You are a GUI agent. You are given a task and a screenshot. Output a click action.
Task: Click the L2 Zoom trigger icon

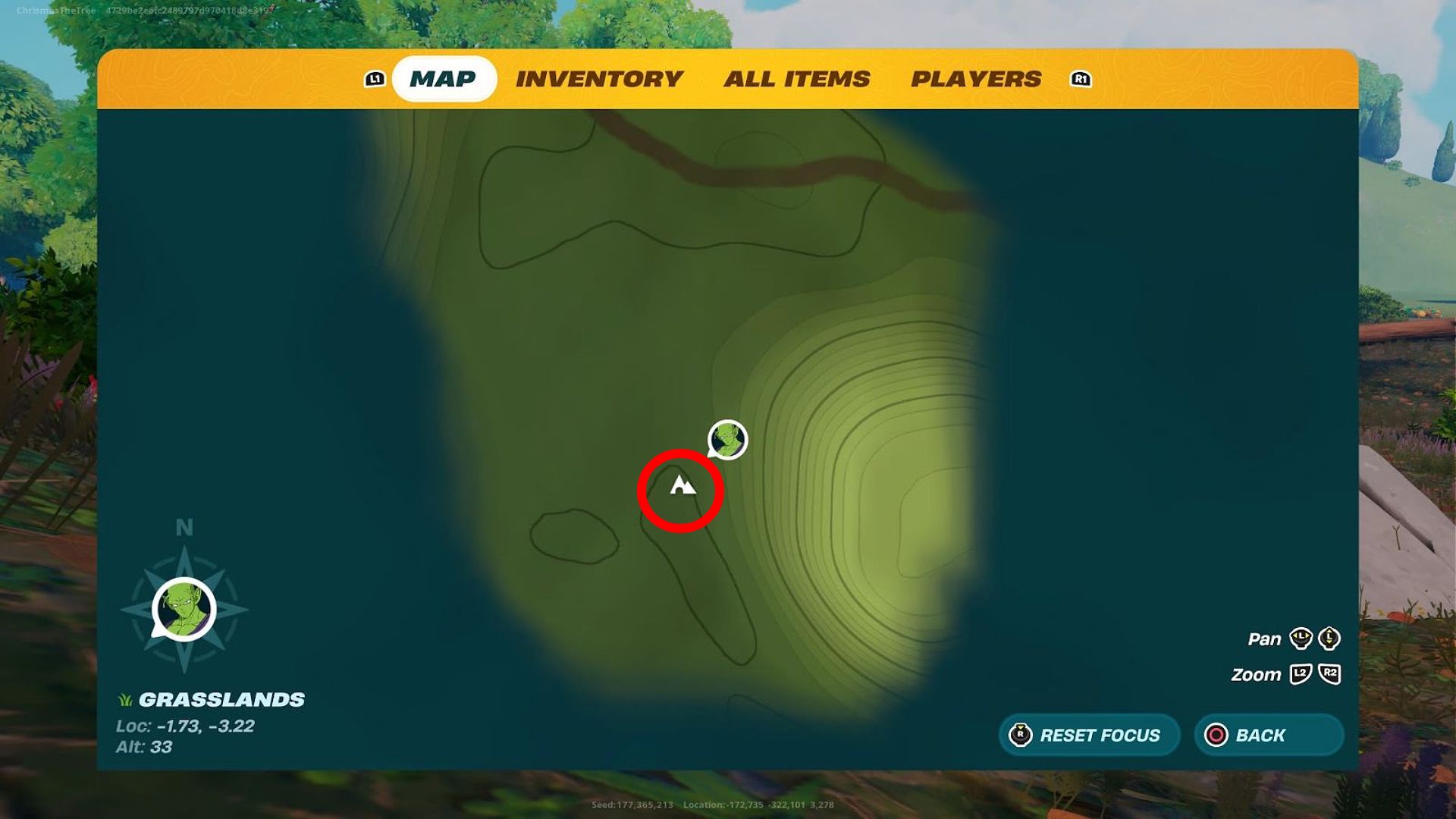point(1299,673)
